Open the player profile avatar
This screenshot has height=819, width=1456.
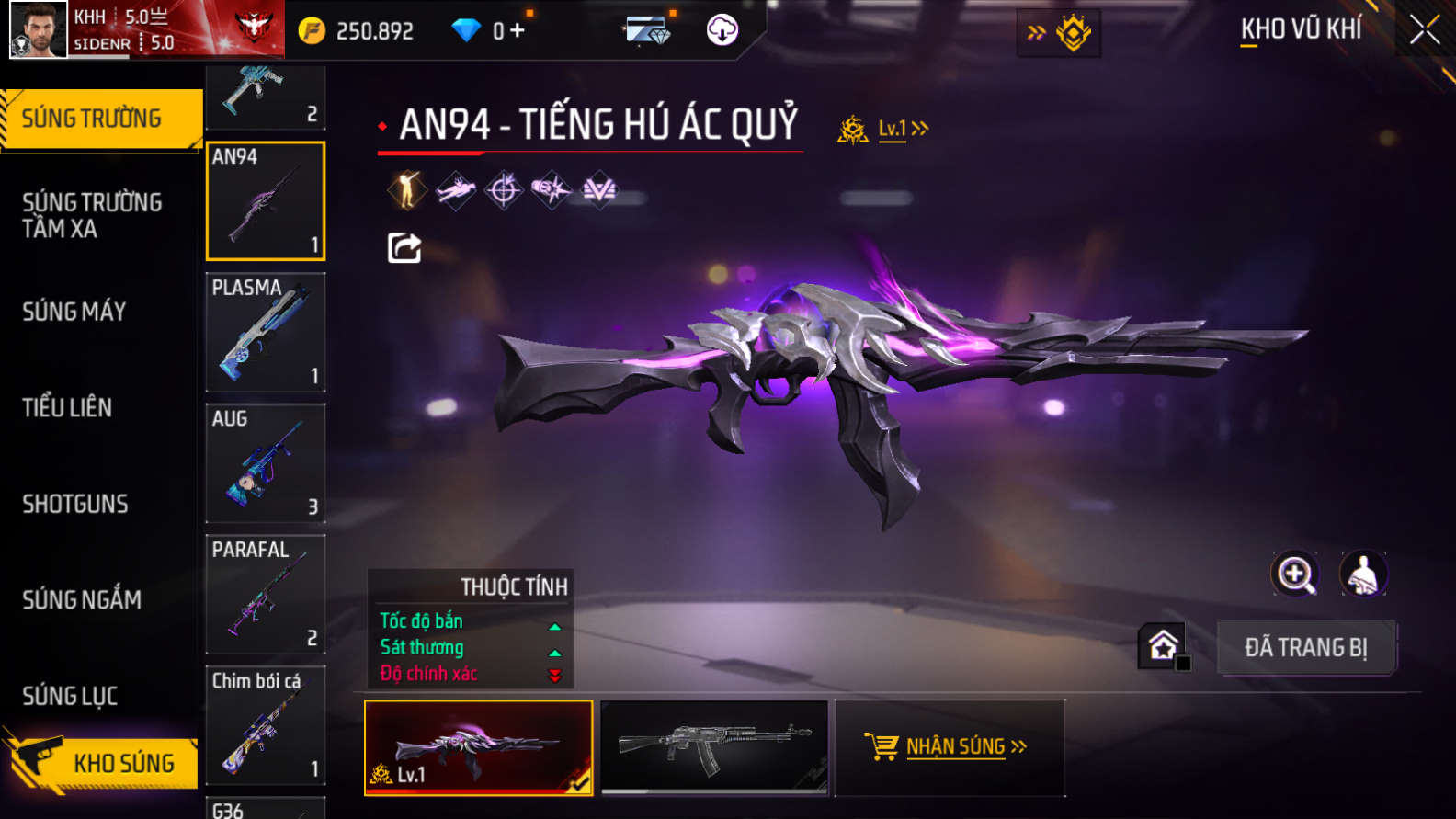coord(39,29)
